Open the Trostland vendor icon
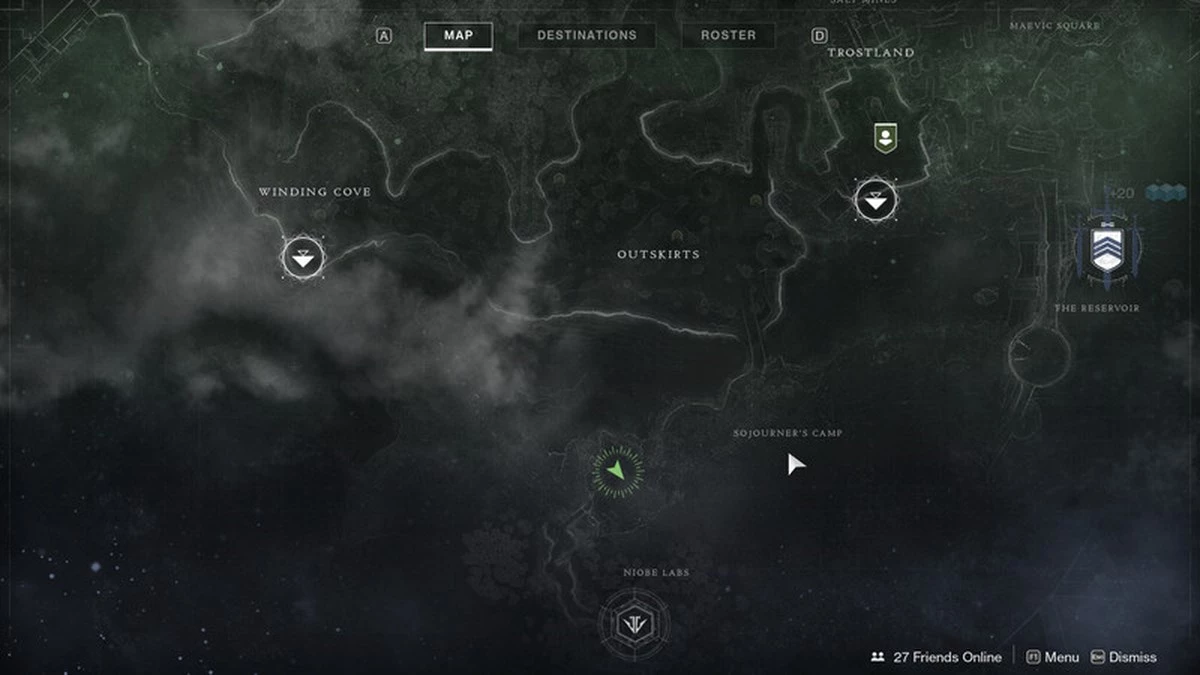The width and height of the screenshot is (1200, 675). pyautogui.click(x=883, y=138)
